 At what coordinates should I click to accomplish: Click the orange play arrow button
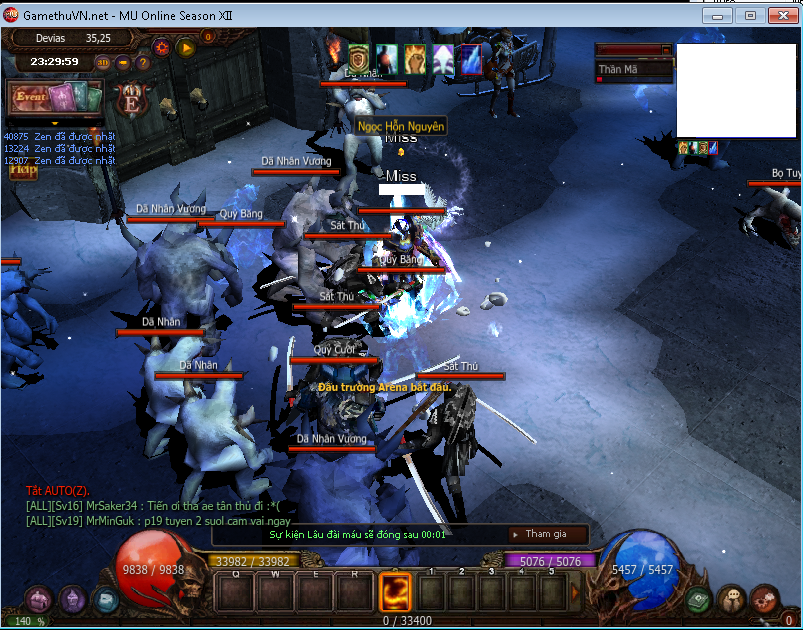pos(185,46)
